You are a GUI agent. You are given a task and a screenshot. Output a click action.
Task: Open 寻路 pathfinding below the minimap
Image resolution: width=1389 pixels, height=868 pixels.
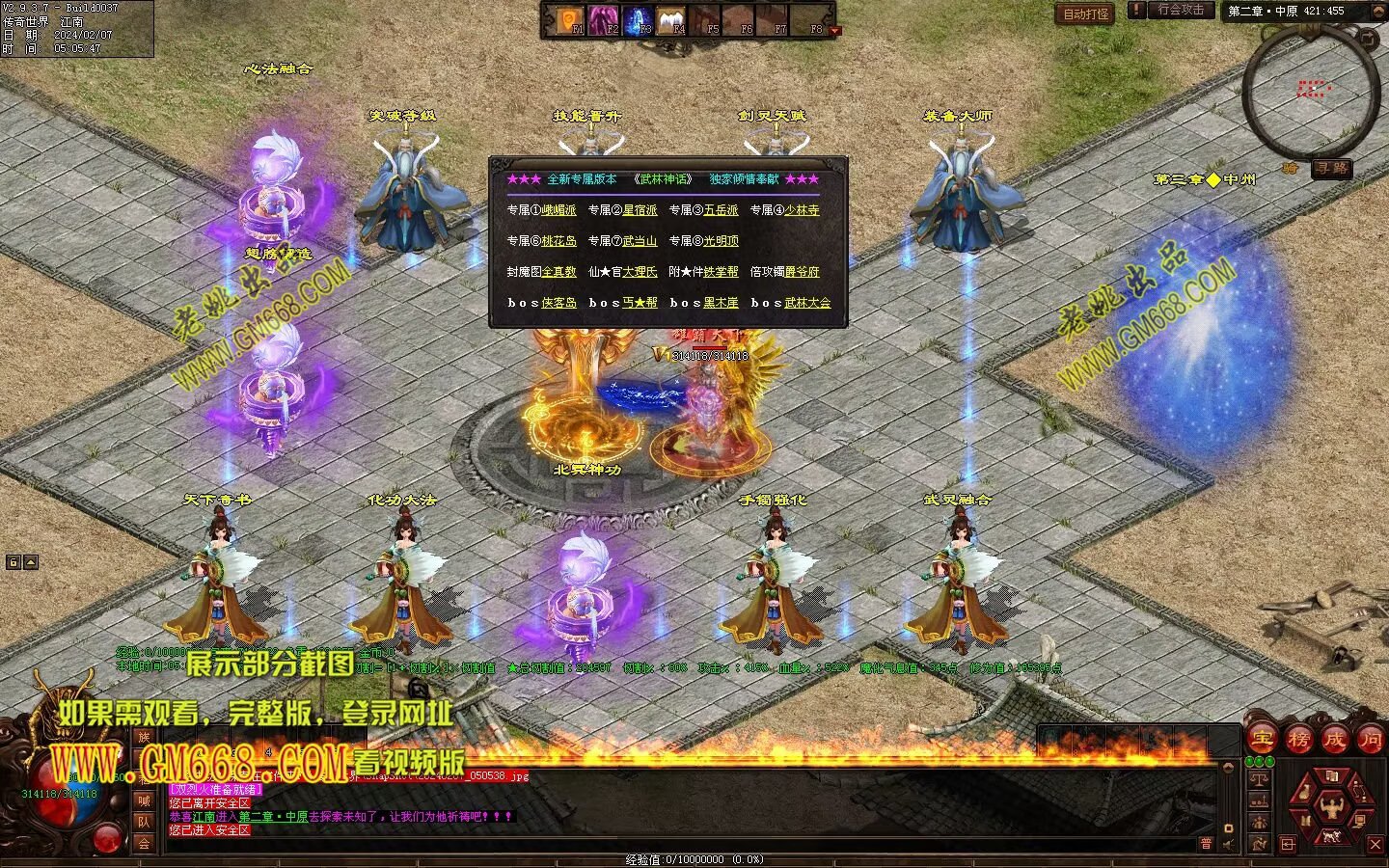(1331, 169)
